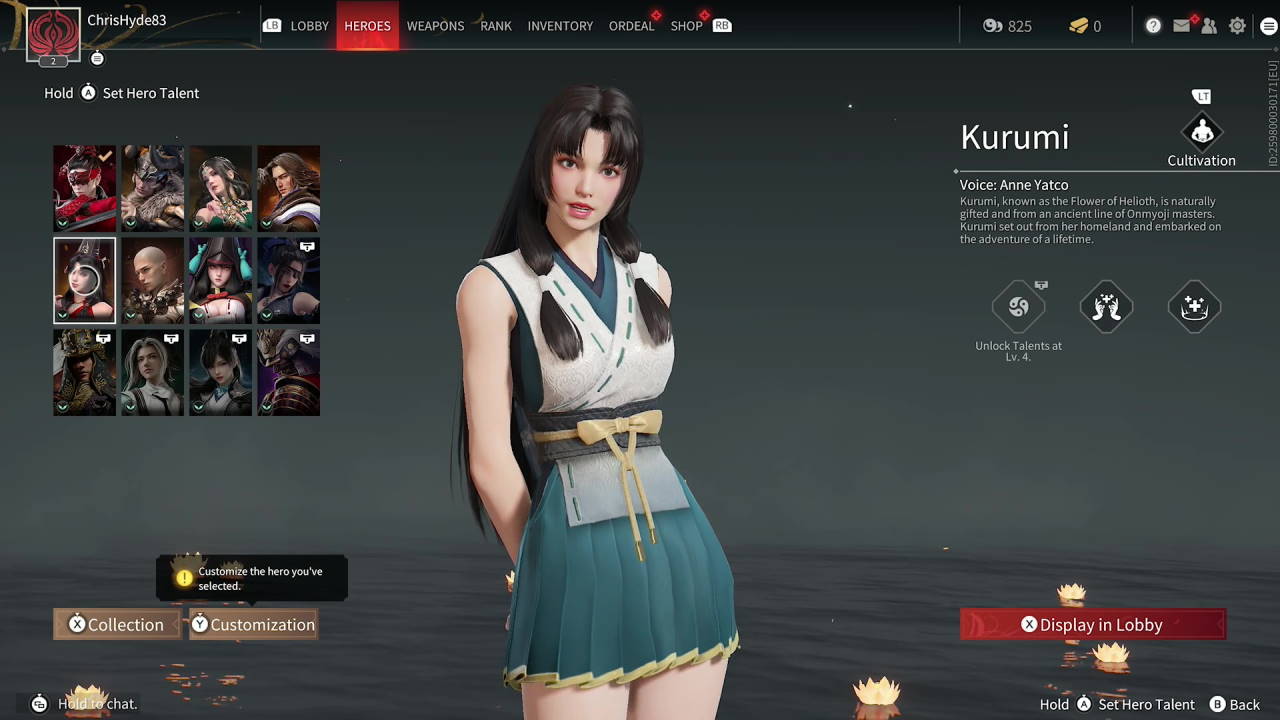Display Kurumi in Lobby
This screenshot has width=1280, height=720.
[1092, 624]
